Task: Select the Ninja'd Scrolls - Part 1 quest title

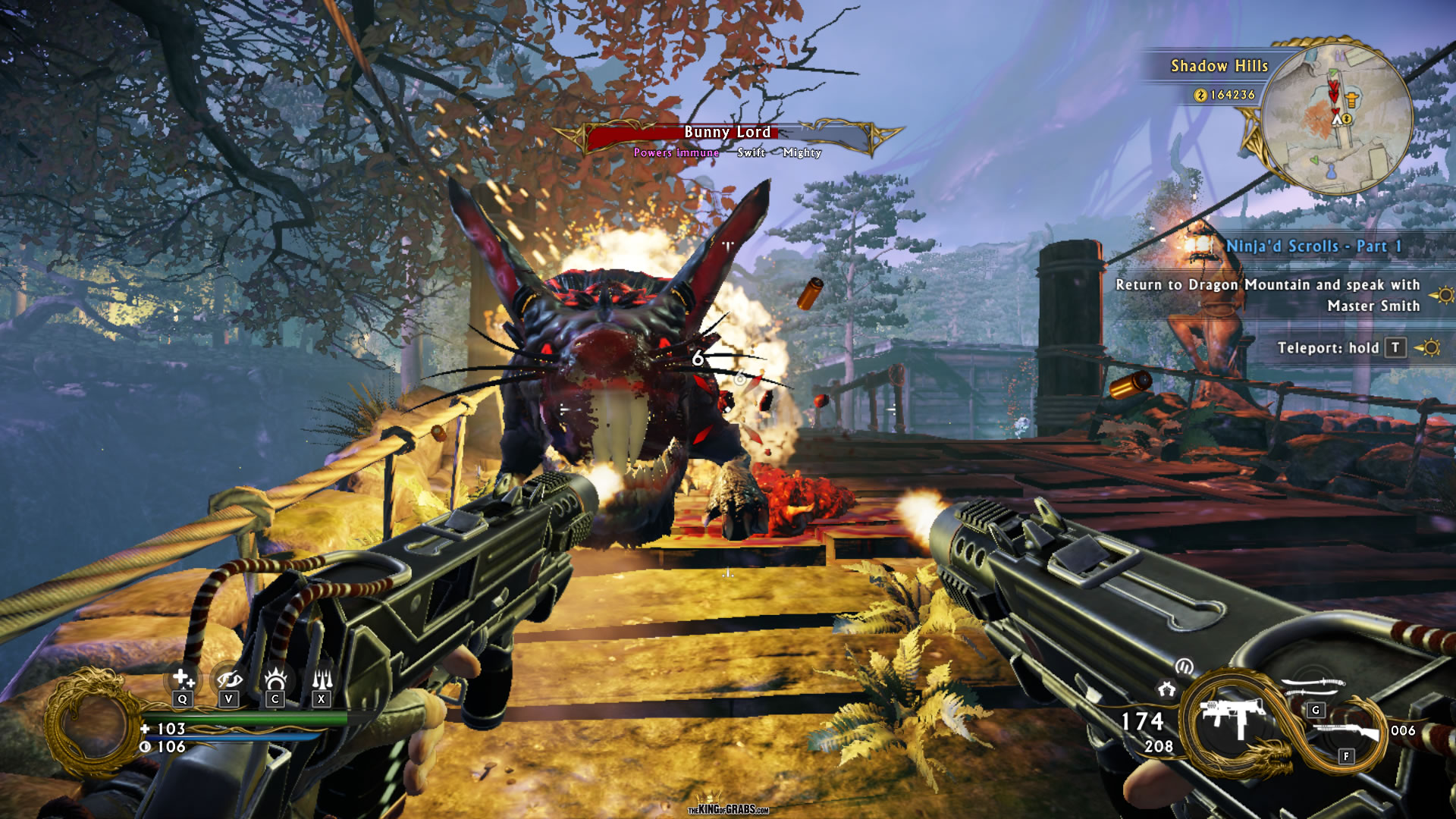Action: (1313, 246)
